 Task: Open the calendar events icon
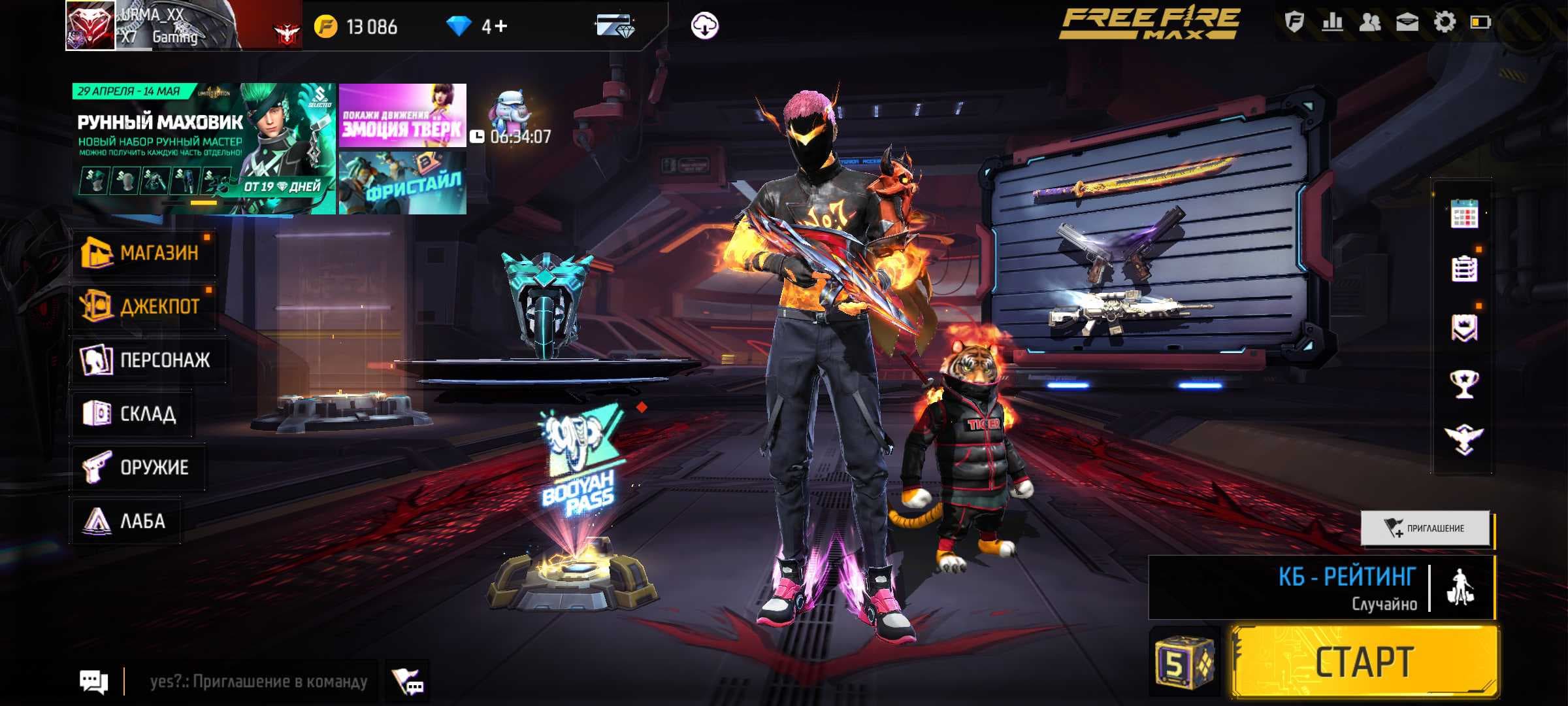pyautogui.click(x=1463, y=214)
